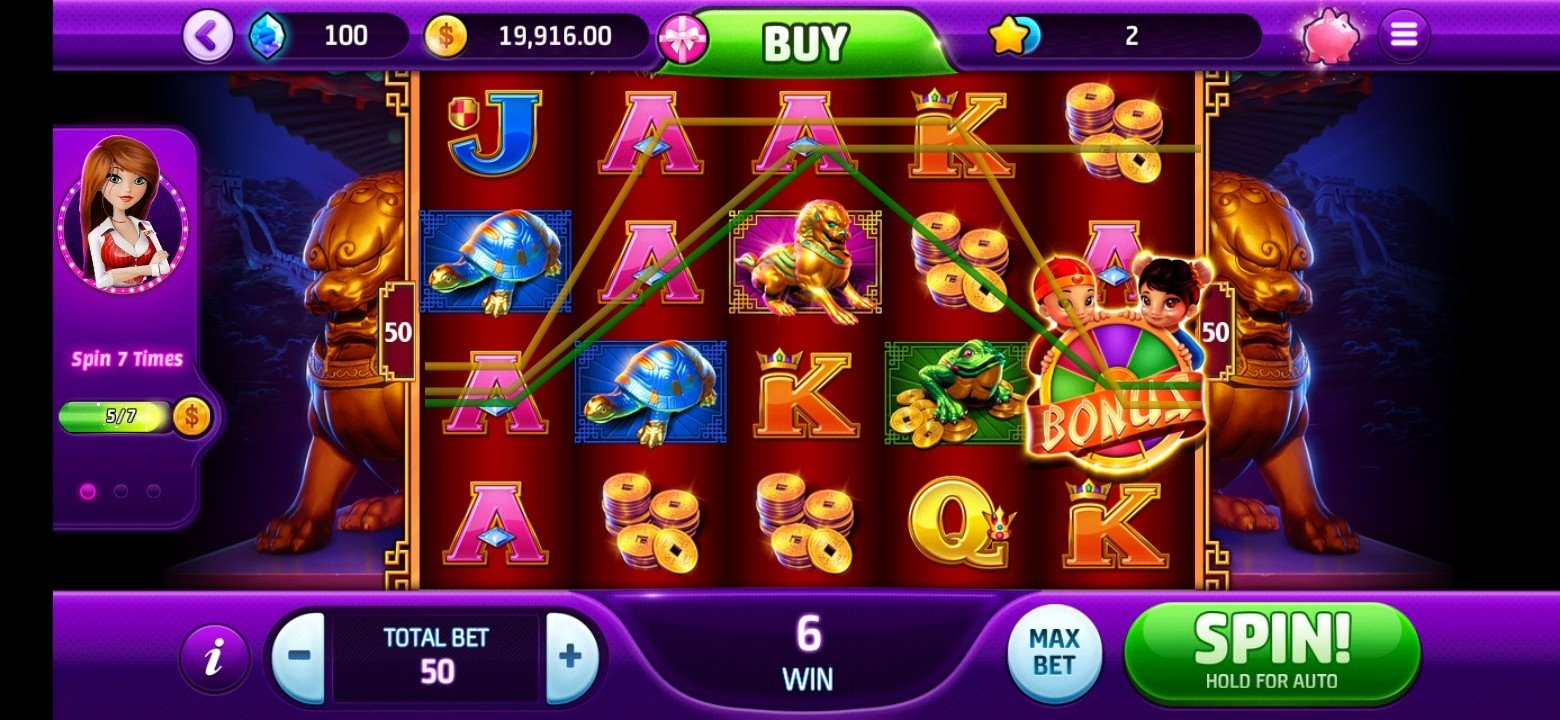
Task: Click the TOTAL BET amount field
Action: point(434,657)
